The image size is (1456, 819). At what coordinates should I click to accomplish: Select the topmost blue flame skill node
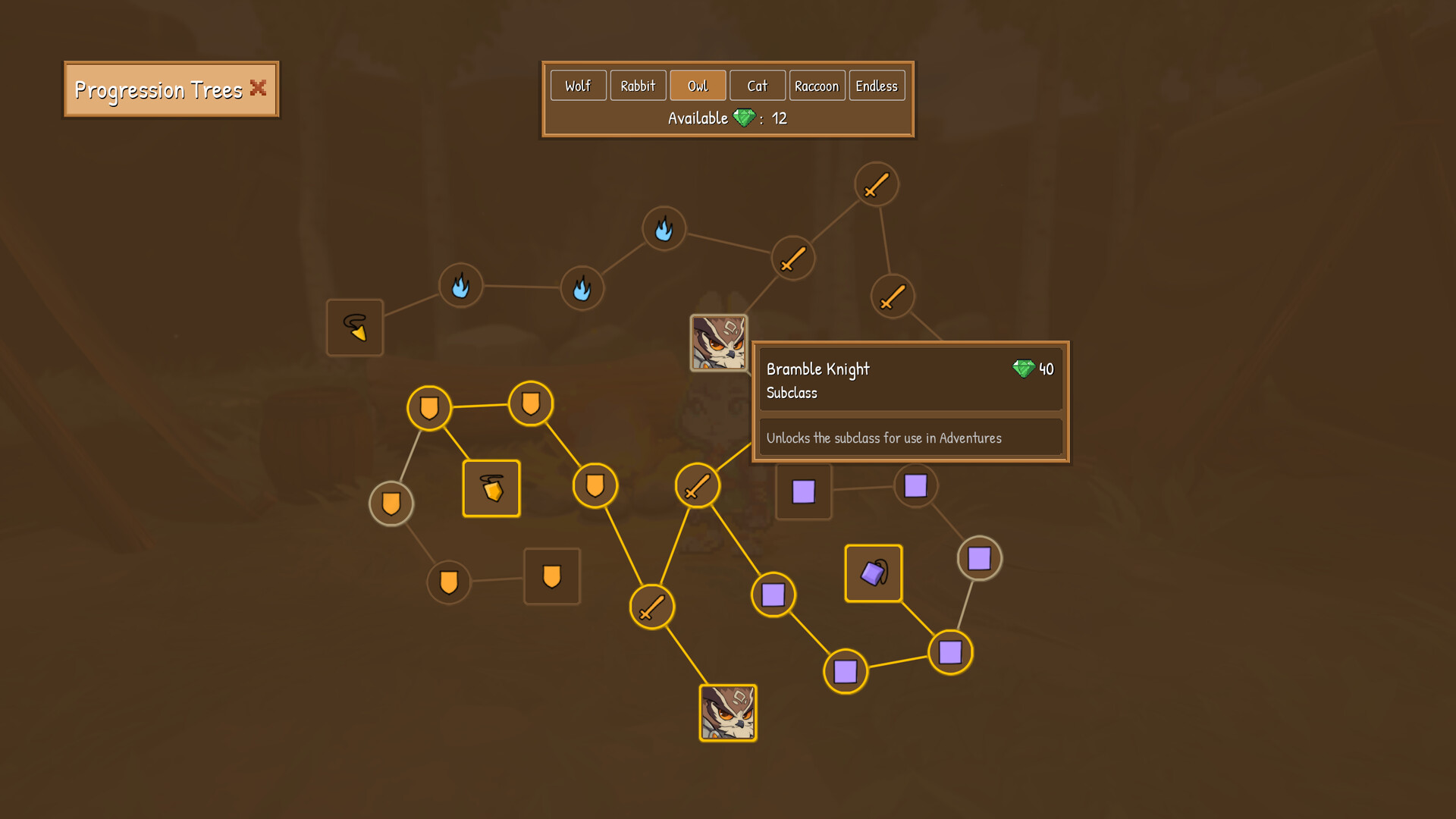tap(664, 228)
